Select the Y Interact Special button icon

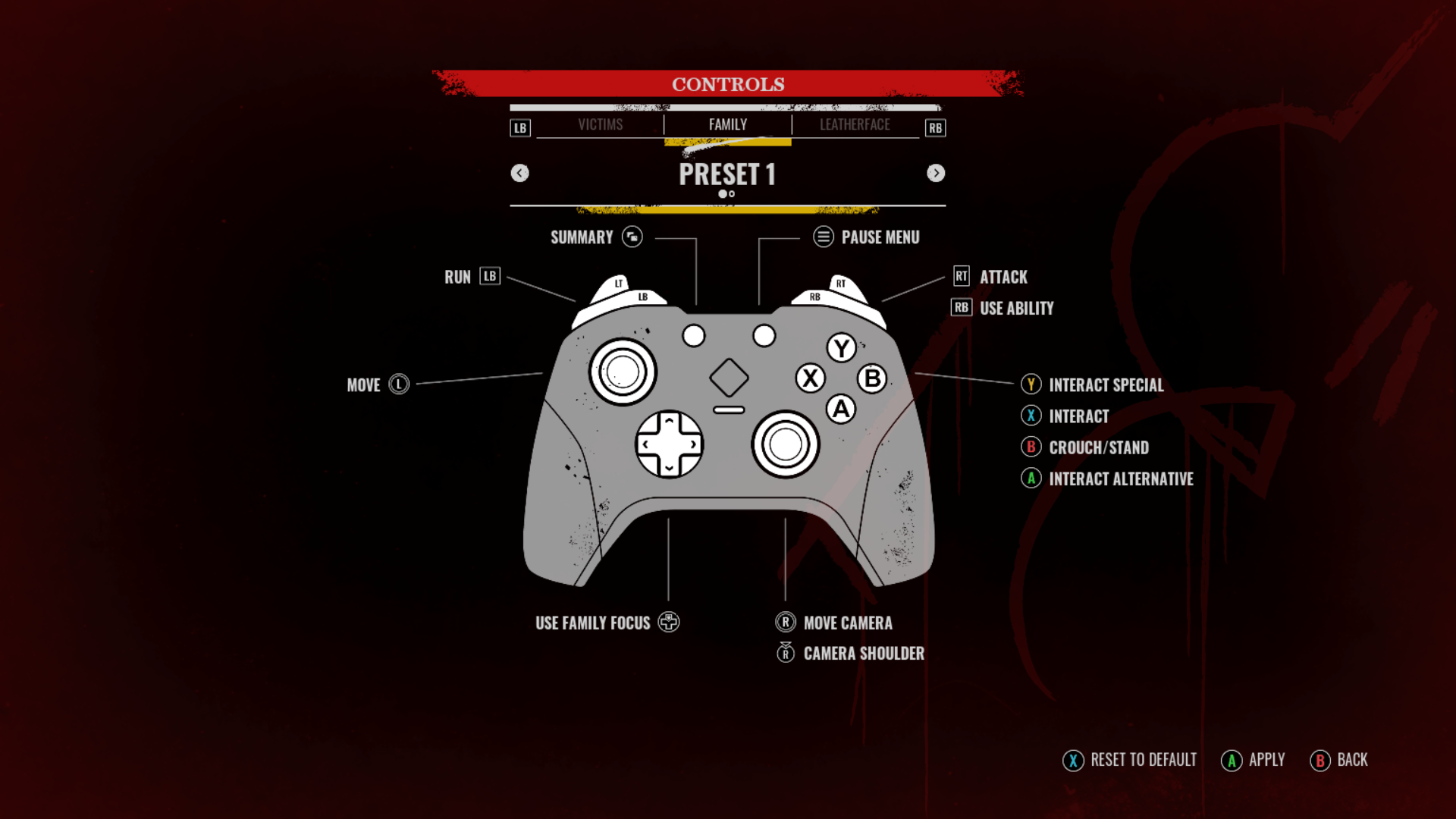click(x=1031, y=385)
